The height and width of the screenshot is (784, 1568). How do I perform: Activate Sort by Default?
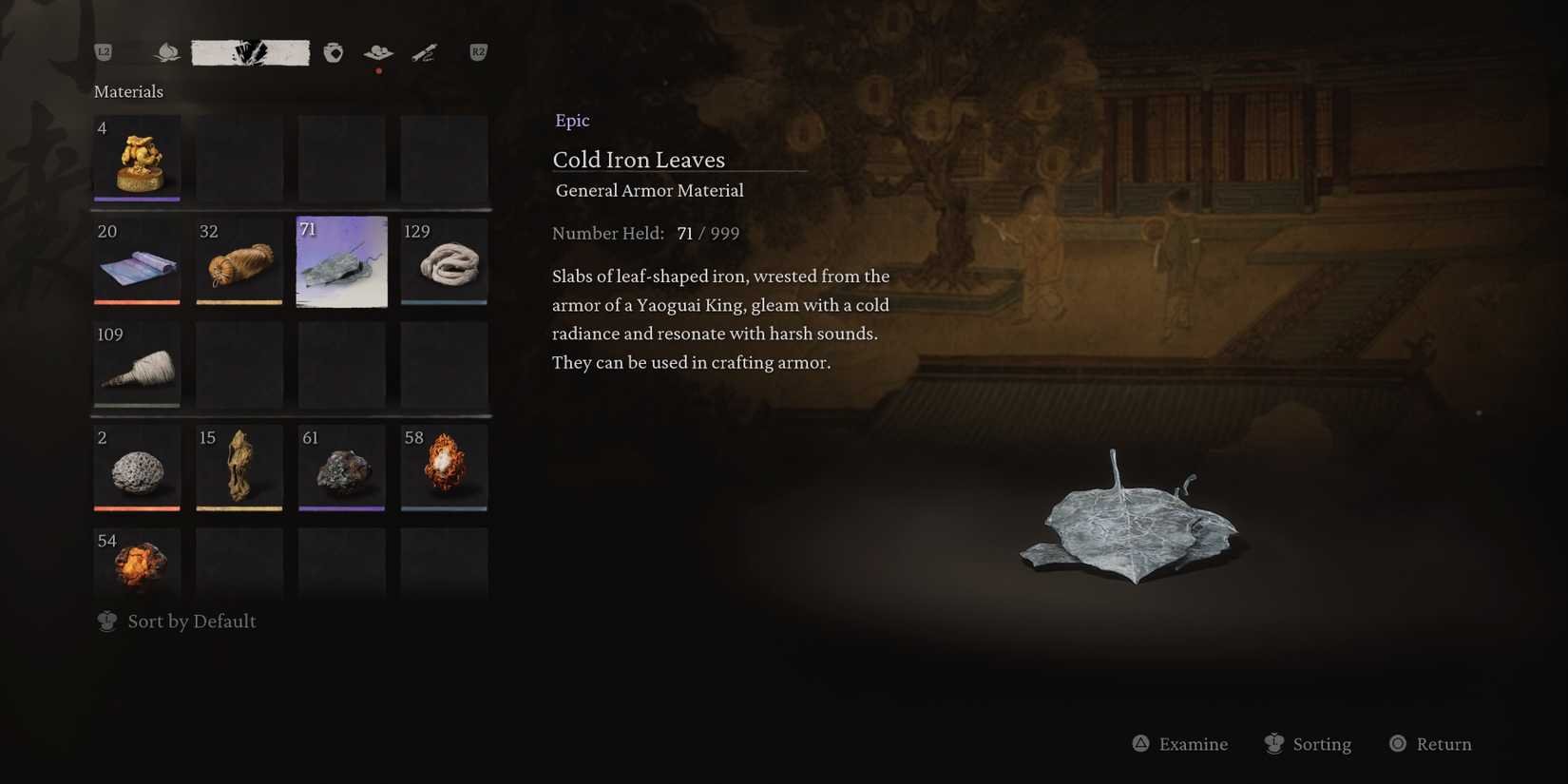click(x=190, y=621)
